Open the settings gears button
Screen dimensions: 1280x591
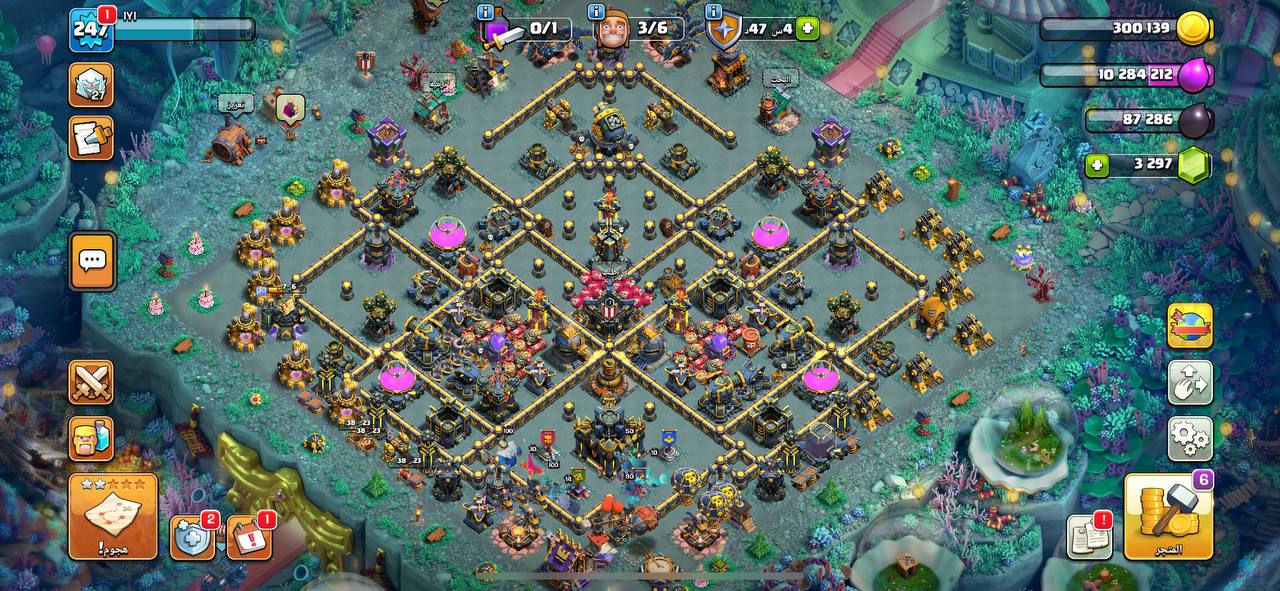click(1190, 439)
